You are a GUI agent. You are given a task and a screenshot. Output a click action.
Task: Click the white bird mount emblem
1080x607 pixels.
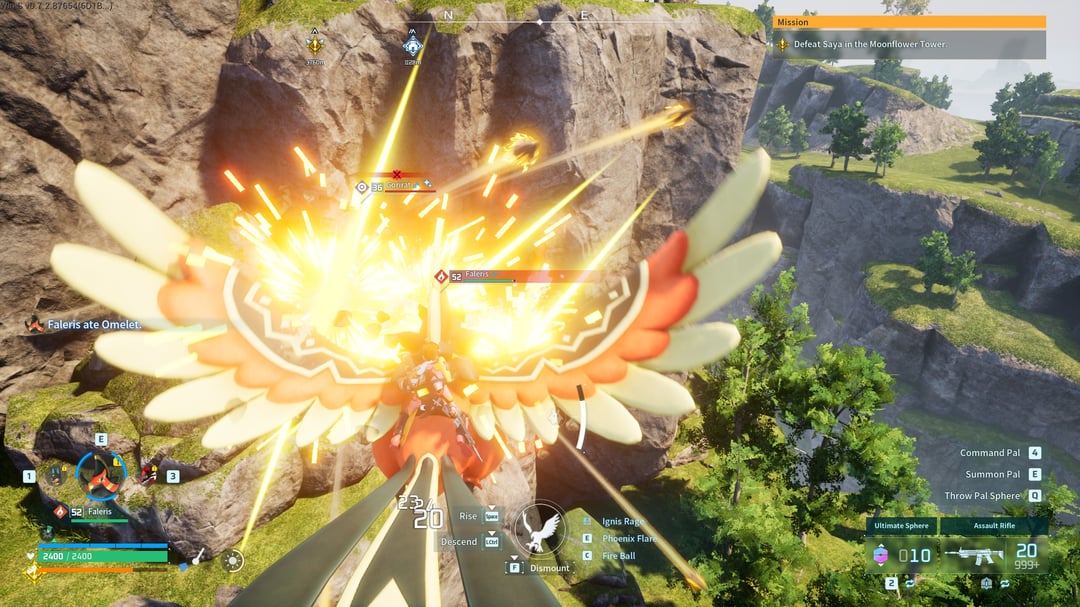(538, 529)
